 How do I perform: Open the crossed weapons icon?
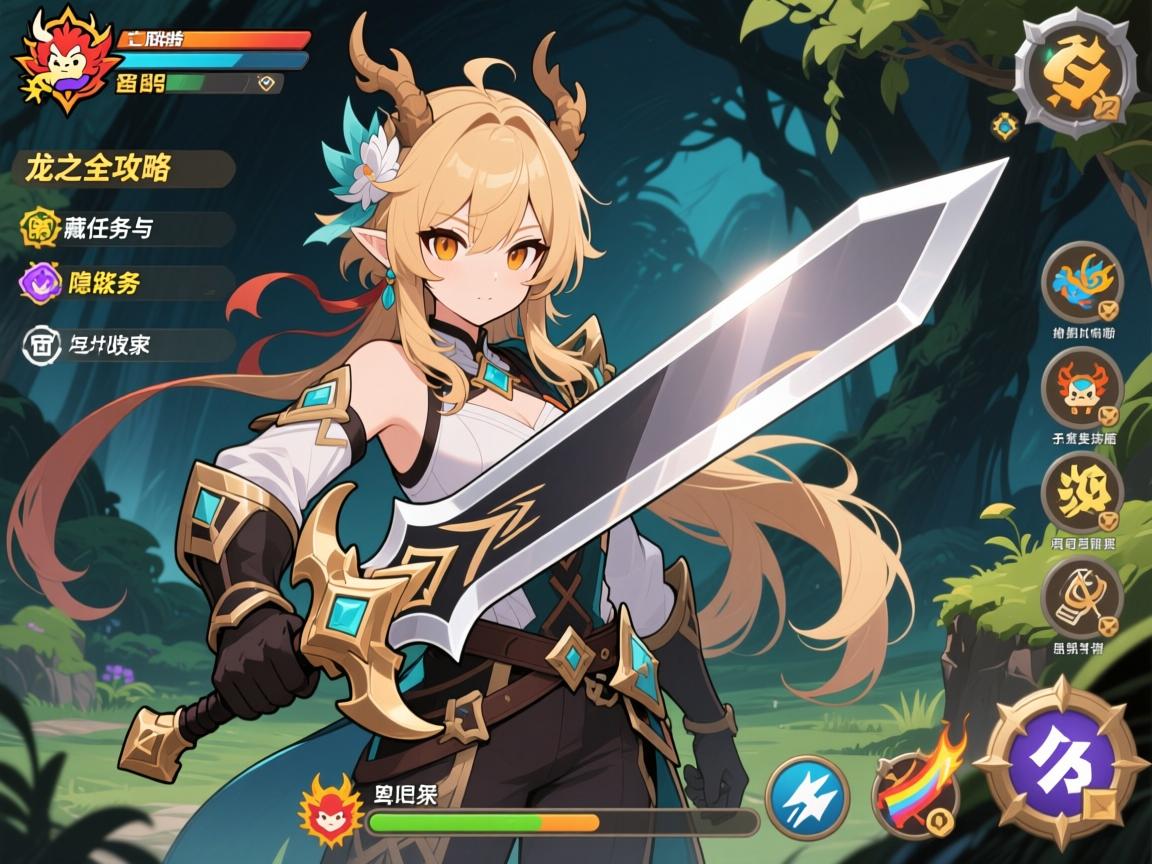1082,597
